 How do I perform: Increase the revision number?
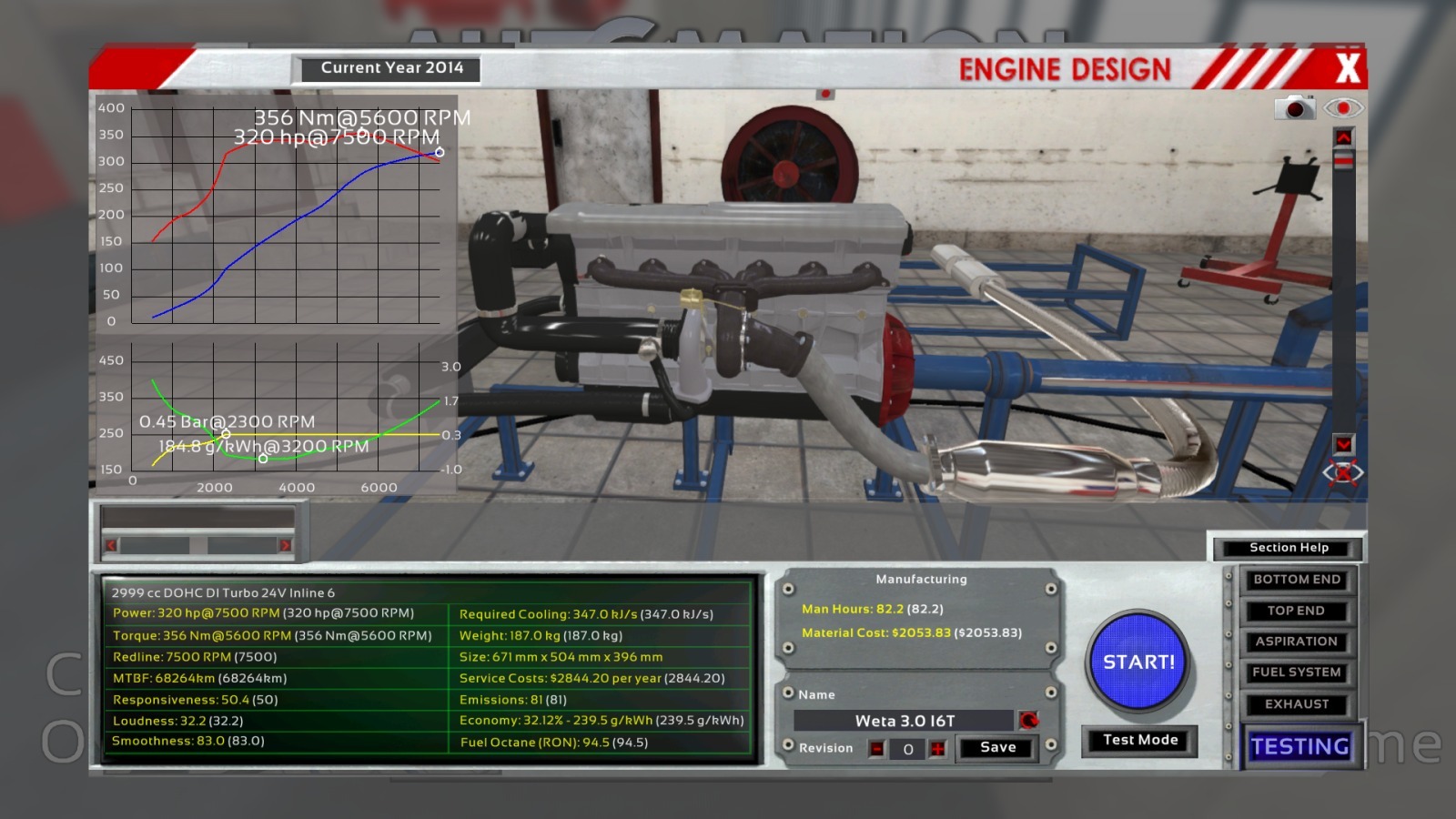(x=937, y=749)
